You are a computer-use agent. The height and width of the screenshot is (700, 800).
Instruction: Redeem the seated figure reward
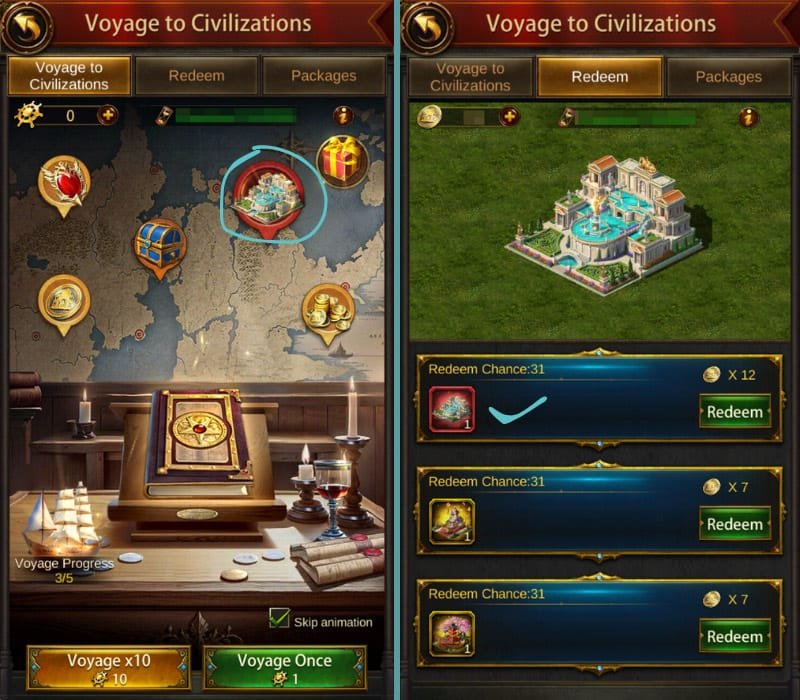[735, 524]
